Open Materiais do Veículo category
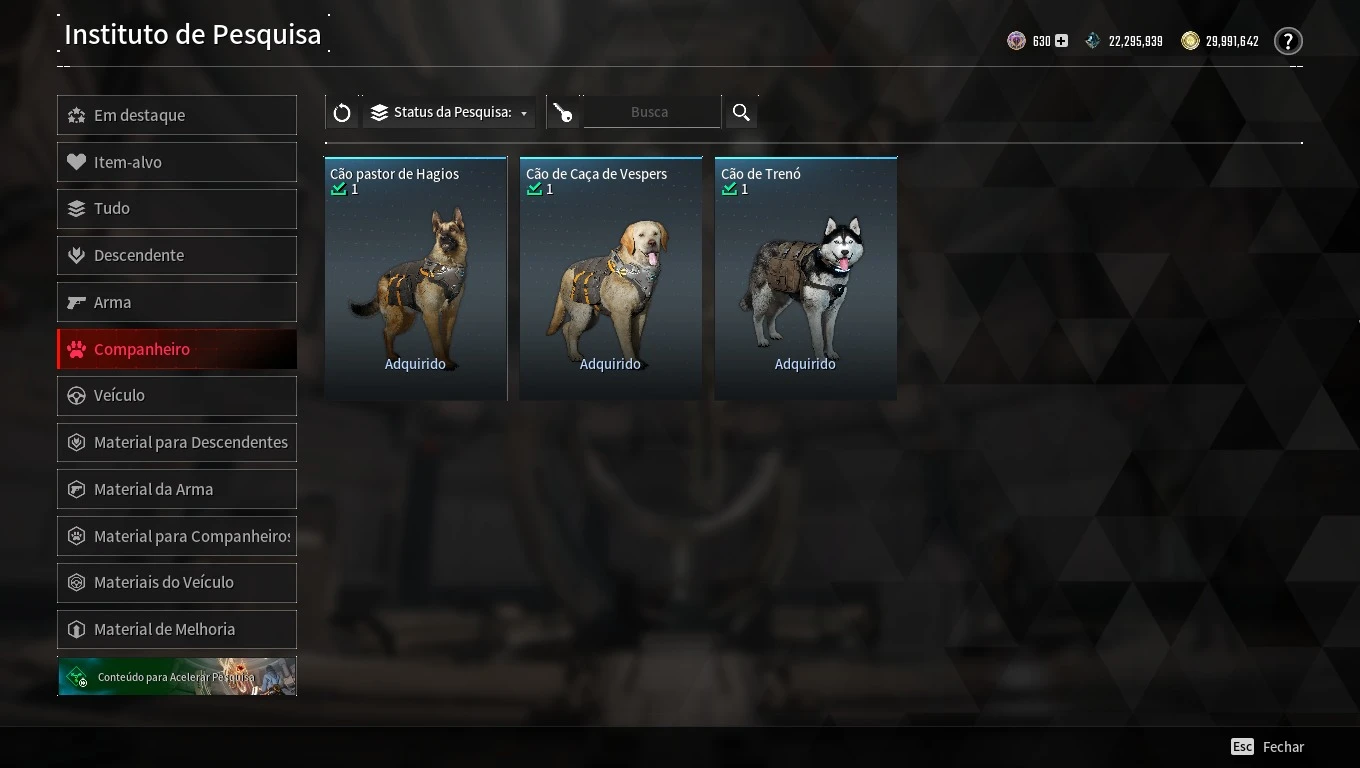Image resolution: width=1360 pixels, height=768 pixels. tap(177, 582)
